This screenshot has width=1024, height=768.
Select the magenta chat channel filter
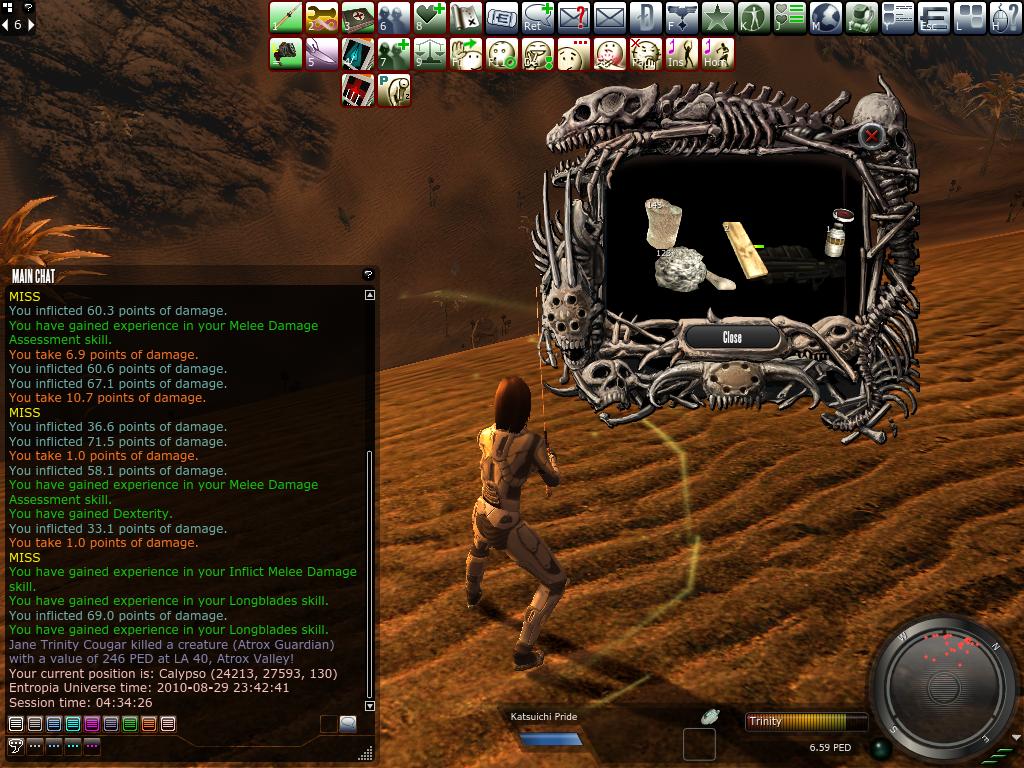click(x=92, y=724)
